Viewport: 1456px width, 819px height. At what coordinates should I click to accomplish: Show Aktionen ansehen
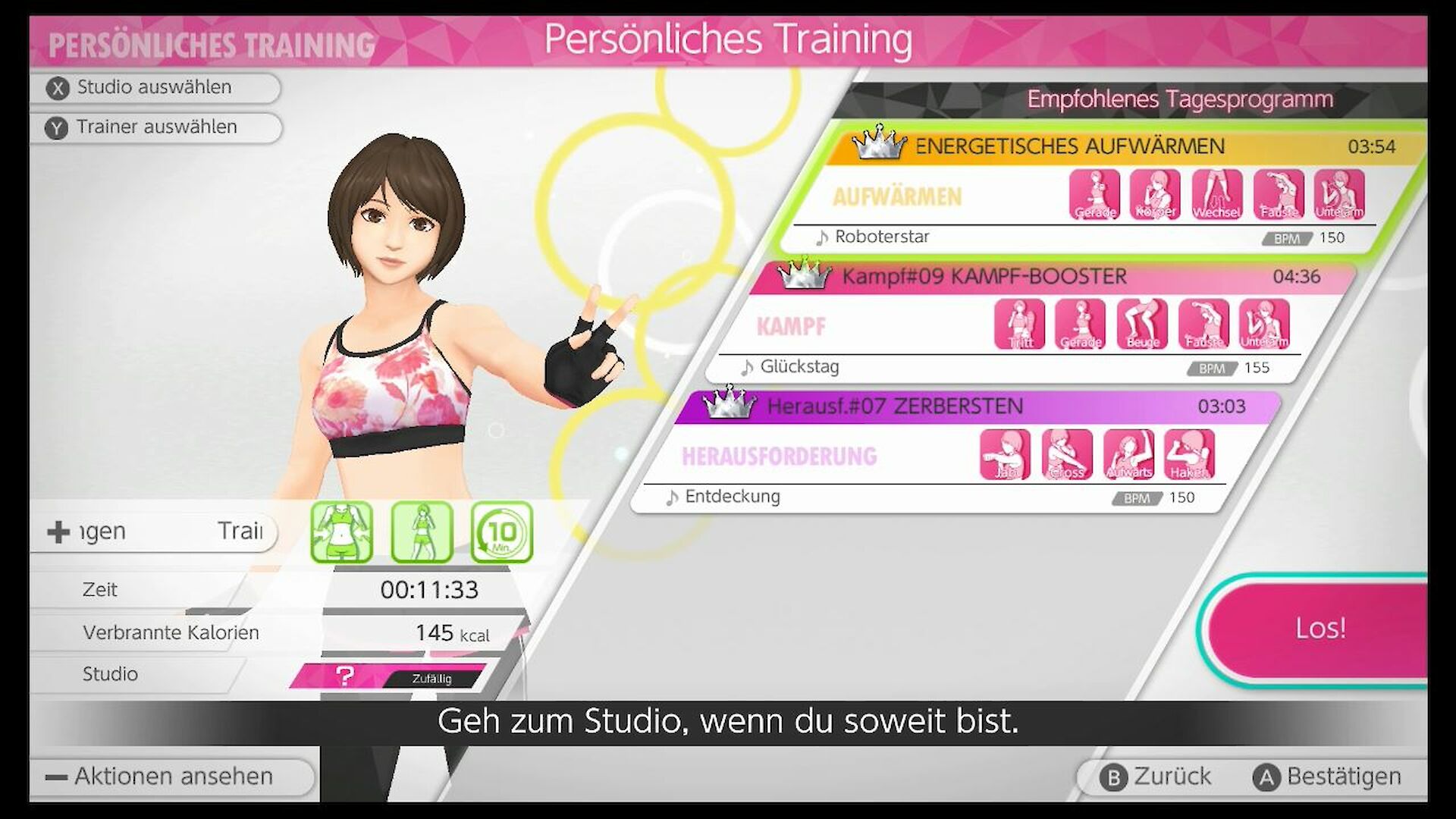pyautogui.click(x=173, y=777)
